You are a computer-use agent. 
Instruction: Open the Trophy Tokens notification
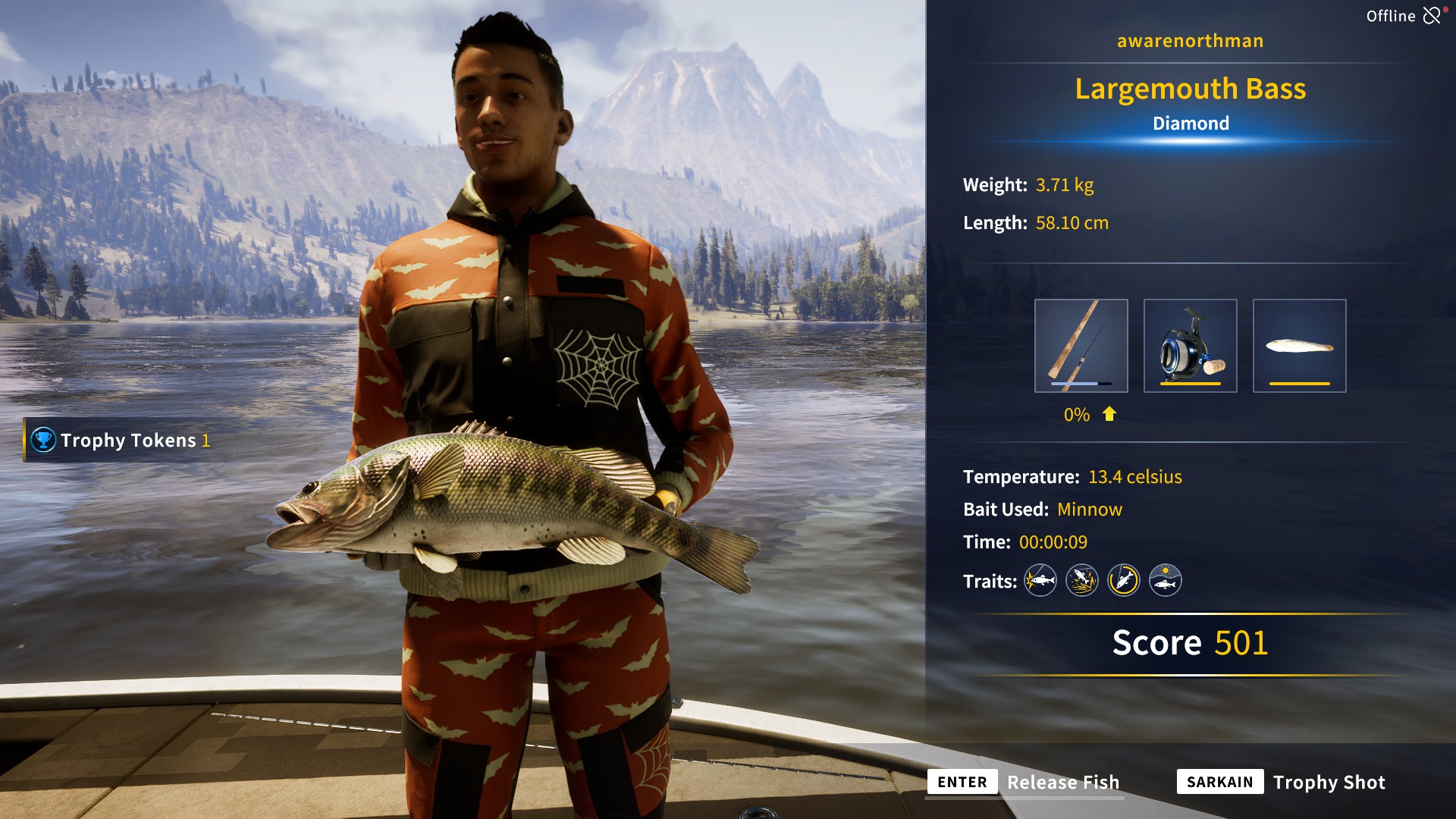(121, 440)
